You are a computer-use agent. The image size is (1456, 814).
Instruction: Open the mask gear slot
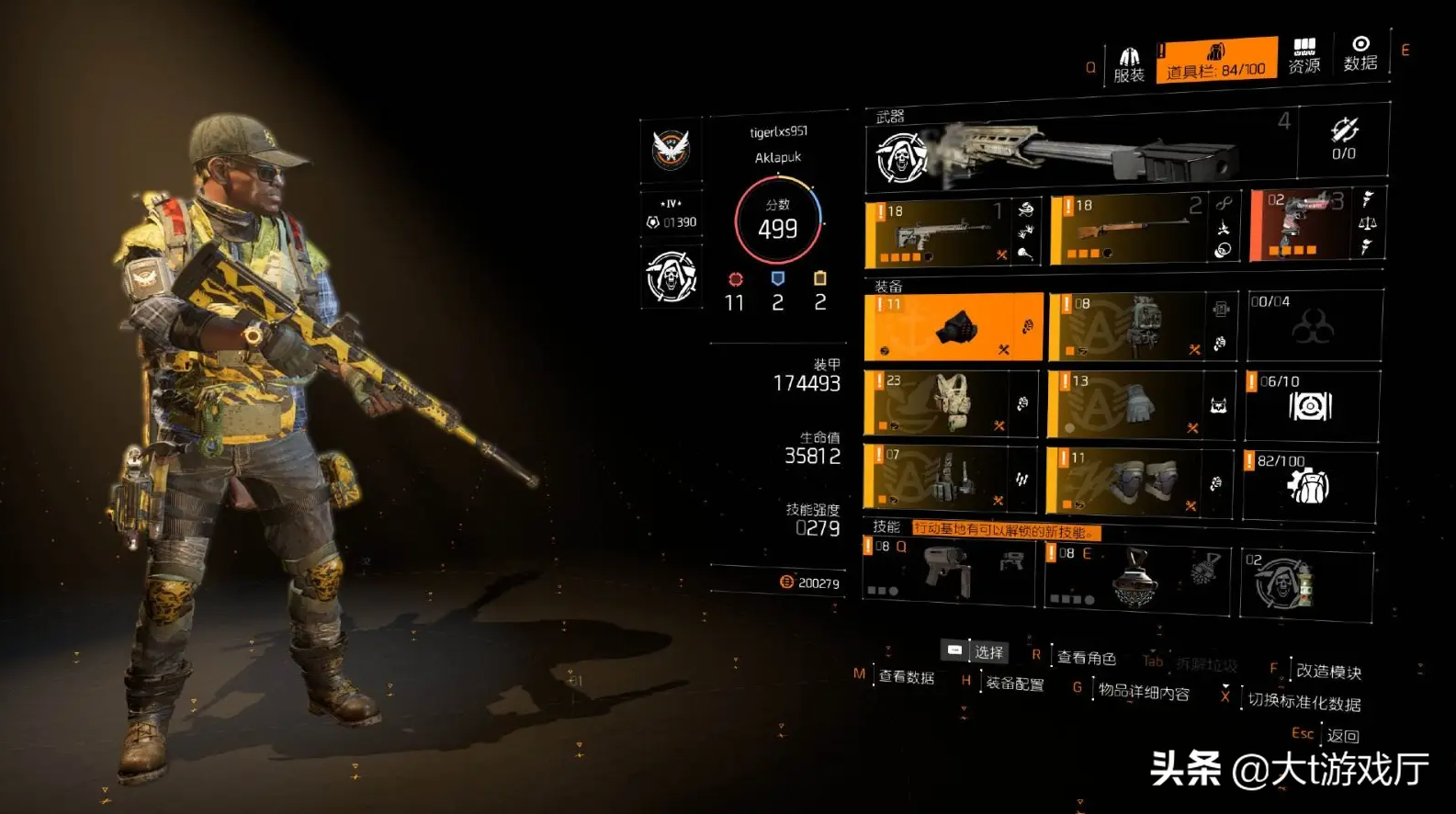953,327
